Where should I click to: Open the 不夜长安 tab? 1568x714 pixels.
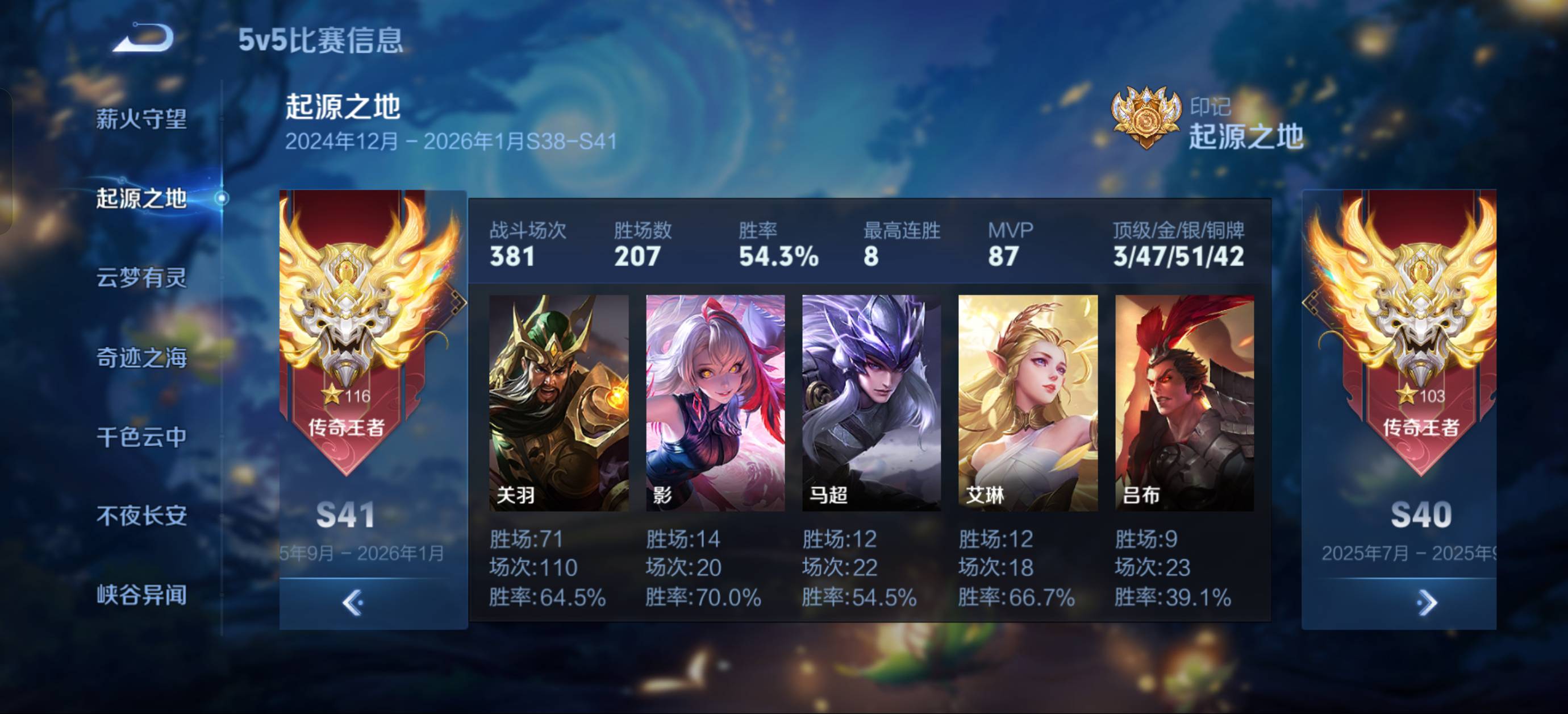141,516
